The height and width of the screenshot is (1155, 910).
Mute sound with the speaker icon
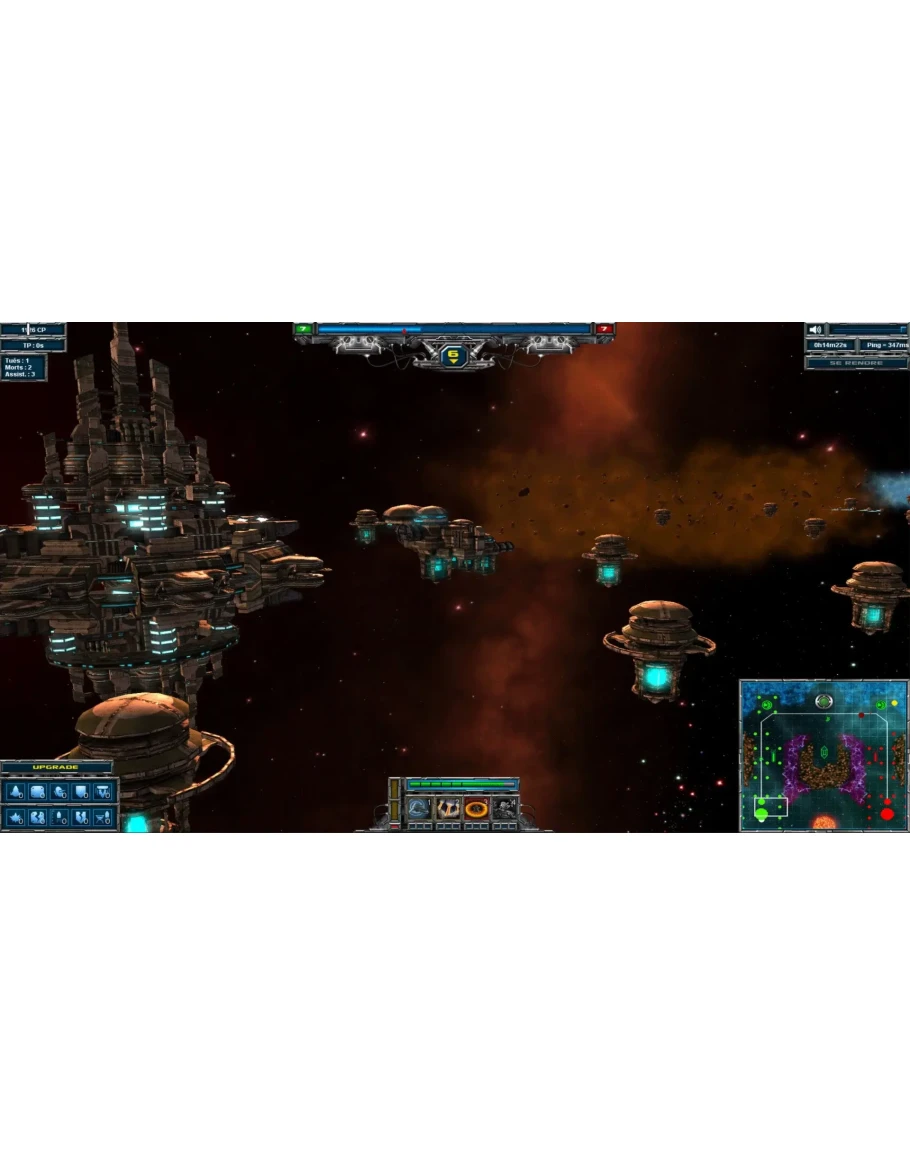[x=816, y=330]
